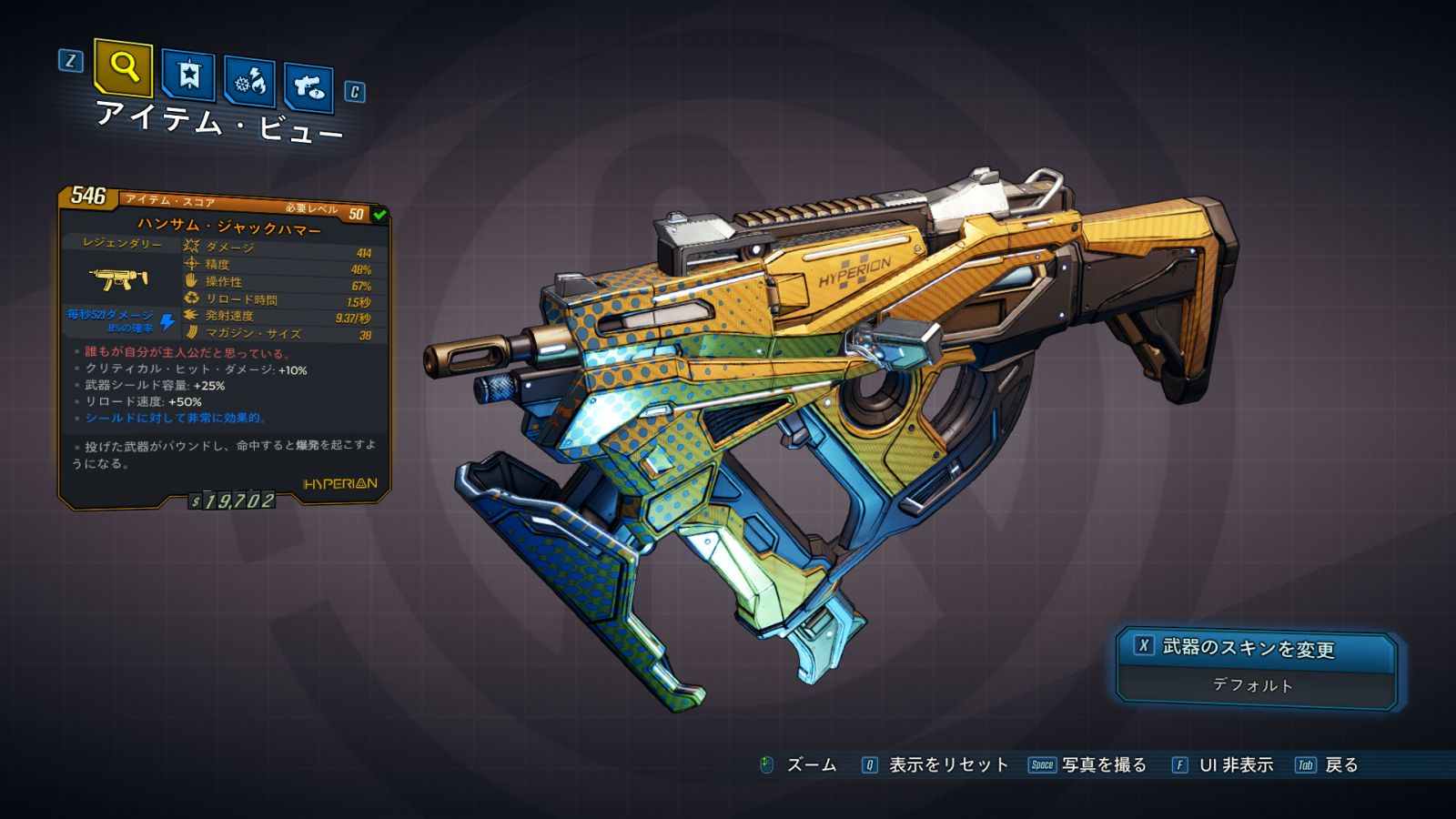
Task: Change the weapon skin
Action: 1256,648
